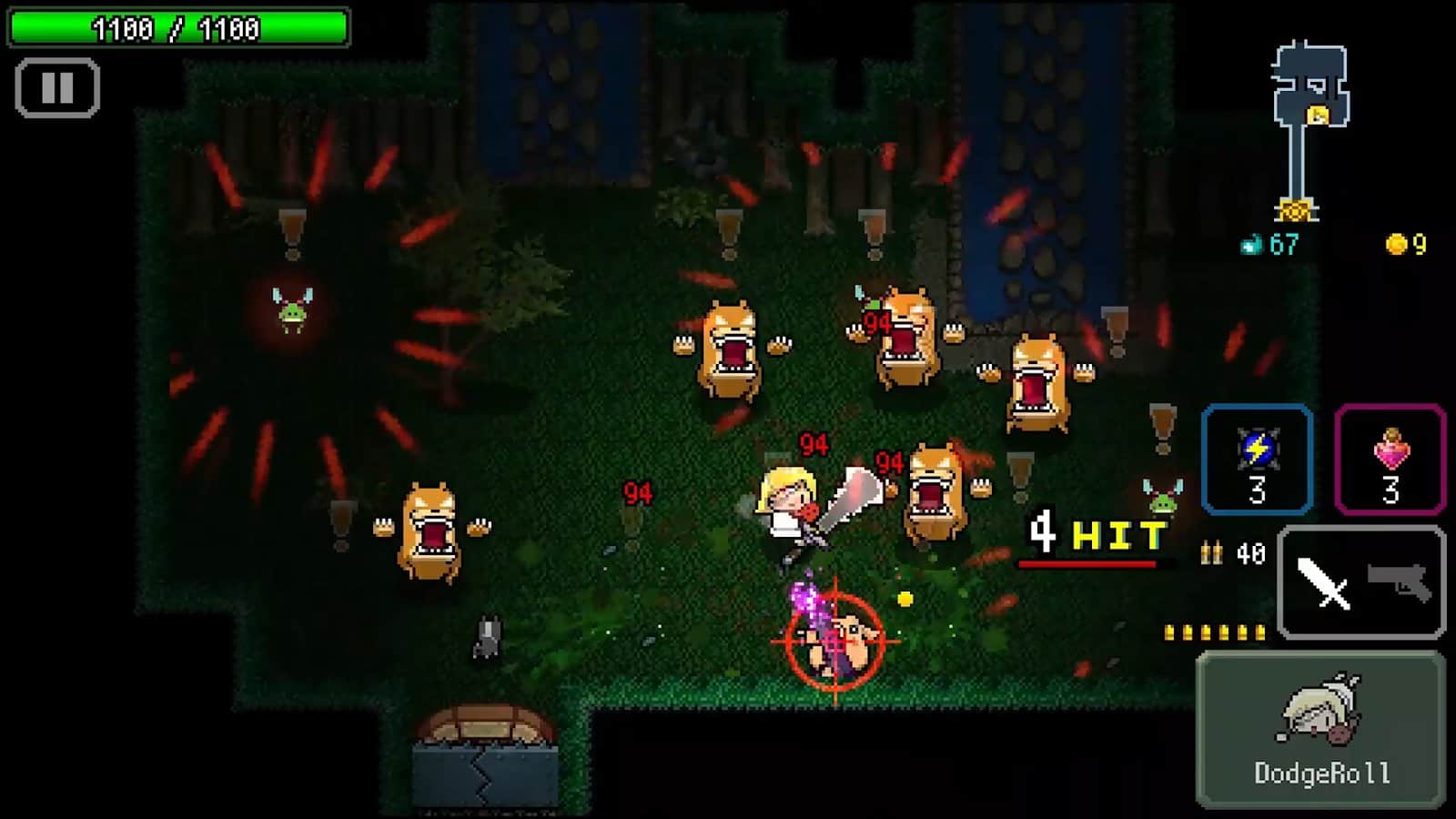This screenshot has width=1456, height=819.
Task: Activate the lightning ability with 3 charges
Action: (1257, 460)
